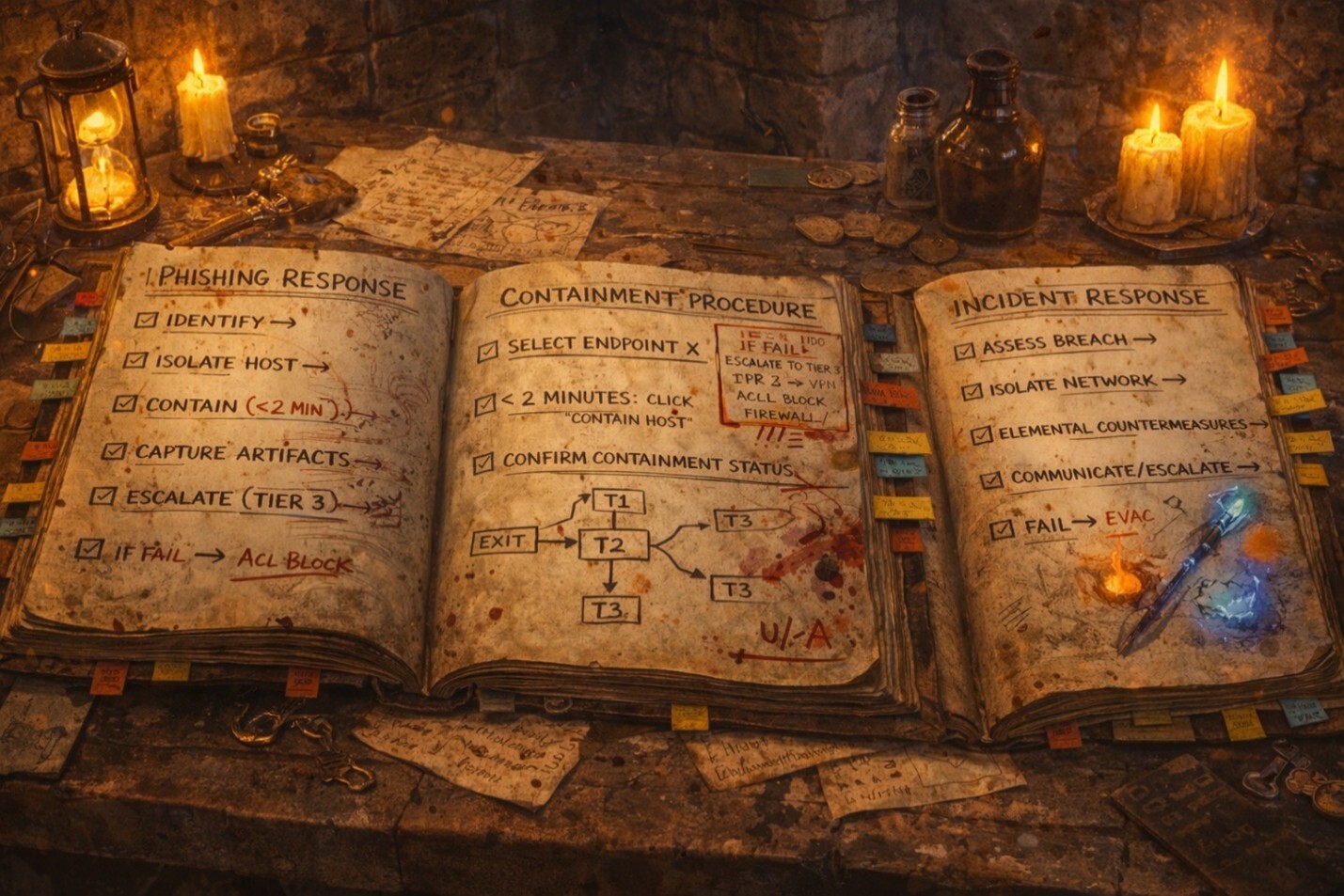This screenshot has width=1344, height=896.
Task: Check off Isolate Host
Action: [x=135, y=360]
